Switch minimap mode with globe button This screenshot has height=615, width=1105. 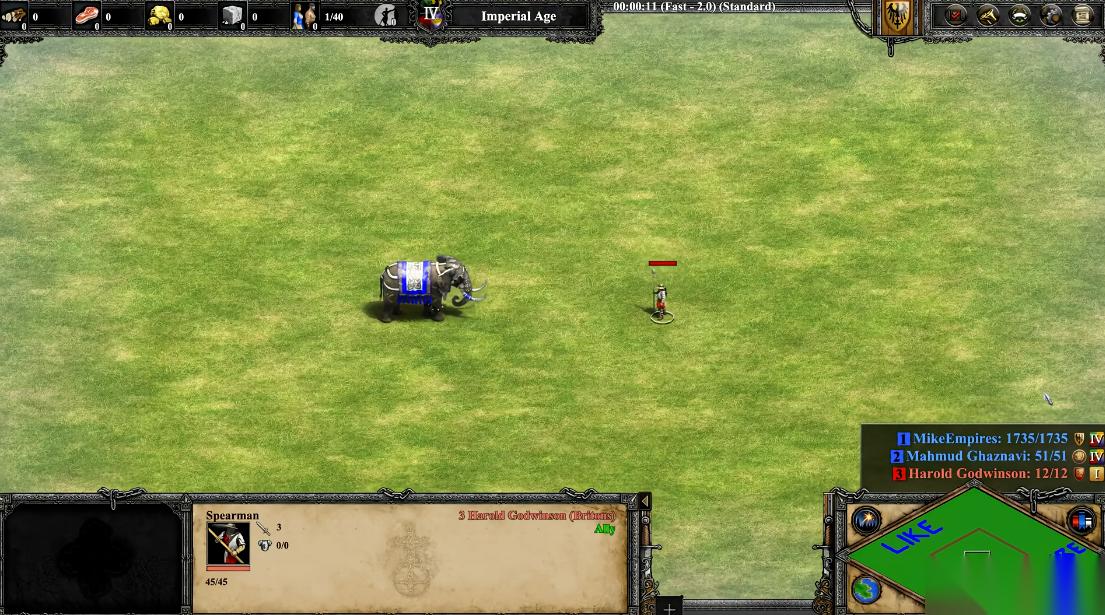[x=866, y=590]
